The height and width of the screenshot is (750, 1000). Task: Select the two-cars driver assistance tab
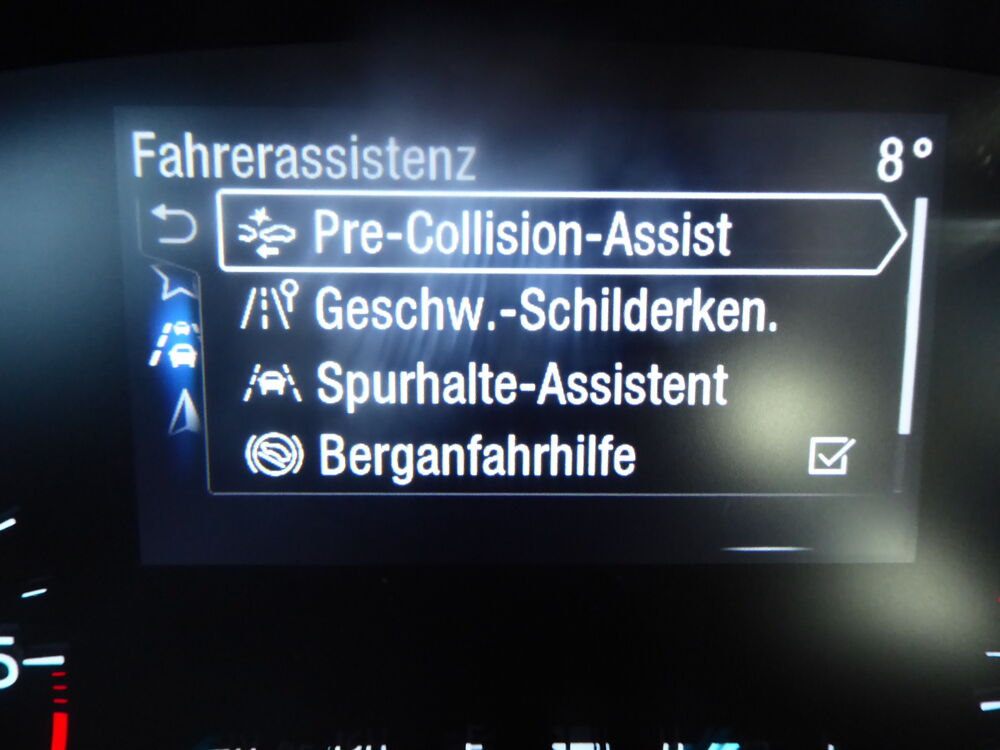[x=177, y=344]
